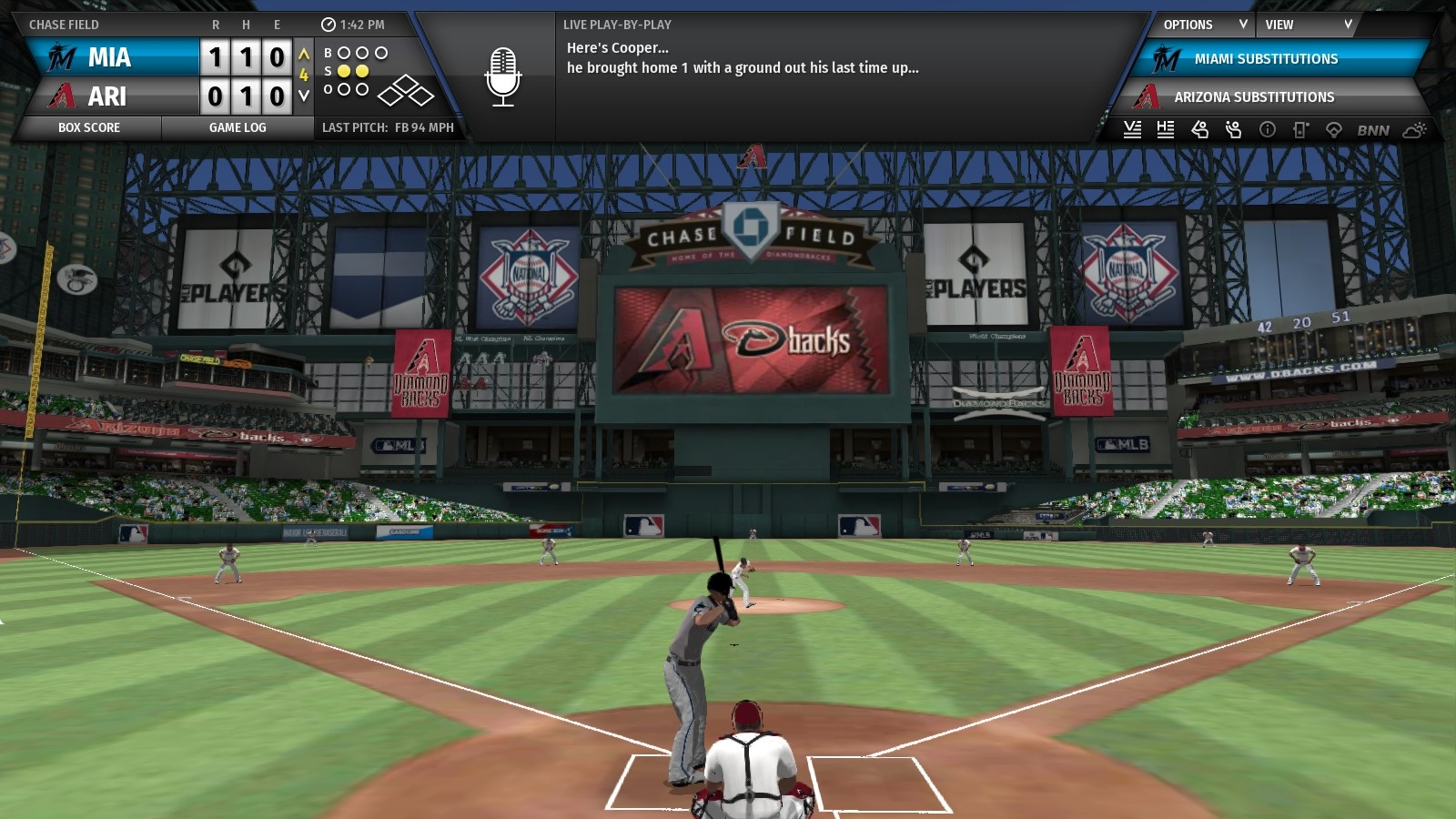The height and width of the screenshot is (819, 1456).
Task: Open the visitor lineup icon
Action: [1134, 129]
